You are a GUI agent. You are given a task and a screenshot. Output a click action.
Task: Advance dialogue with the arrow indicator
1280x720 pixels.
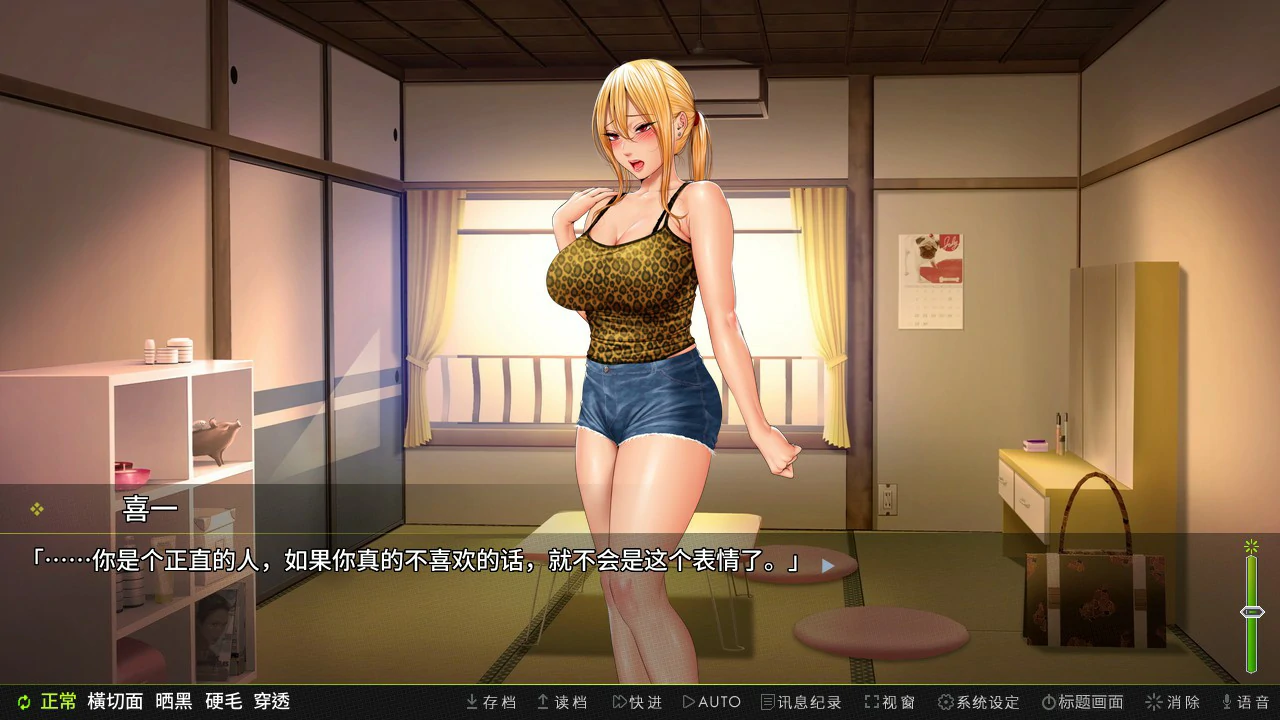827,565
